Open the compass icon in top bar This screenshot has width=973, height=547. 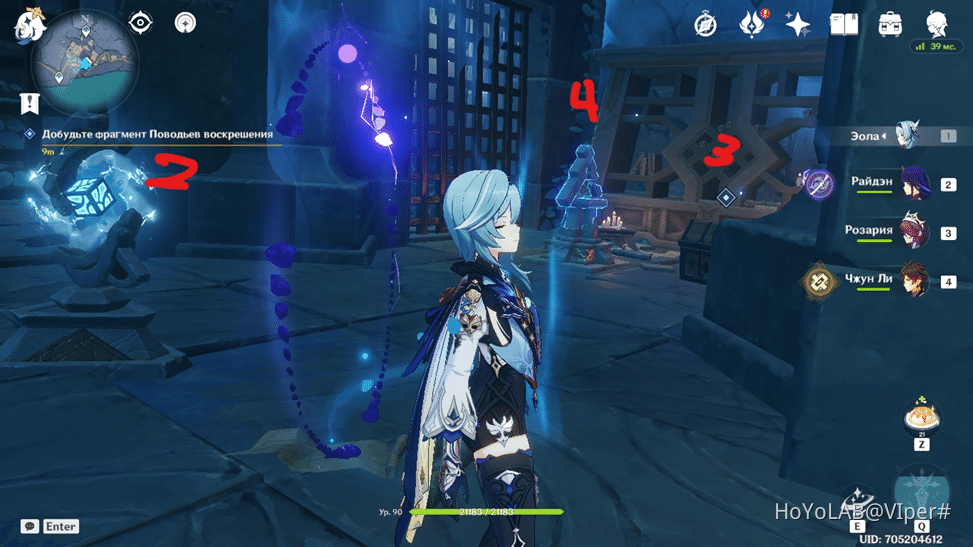click(706, 24)
